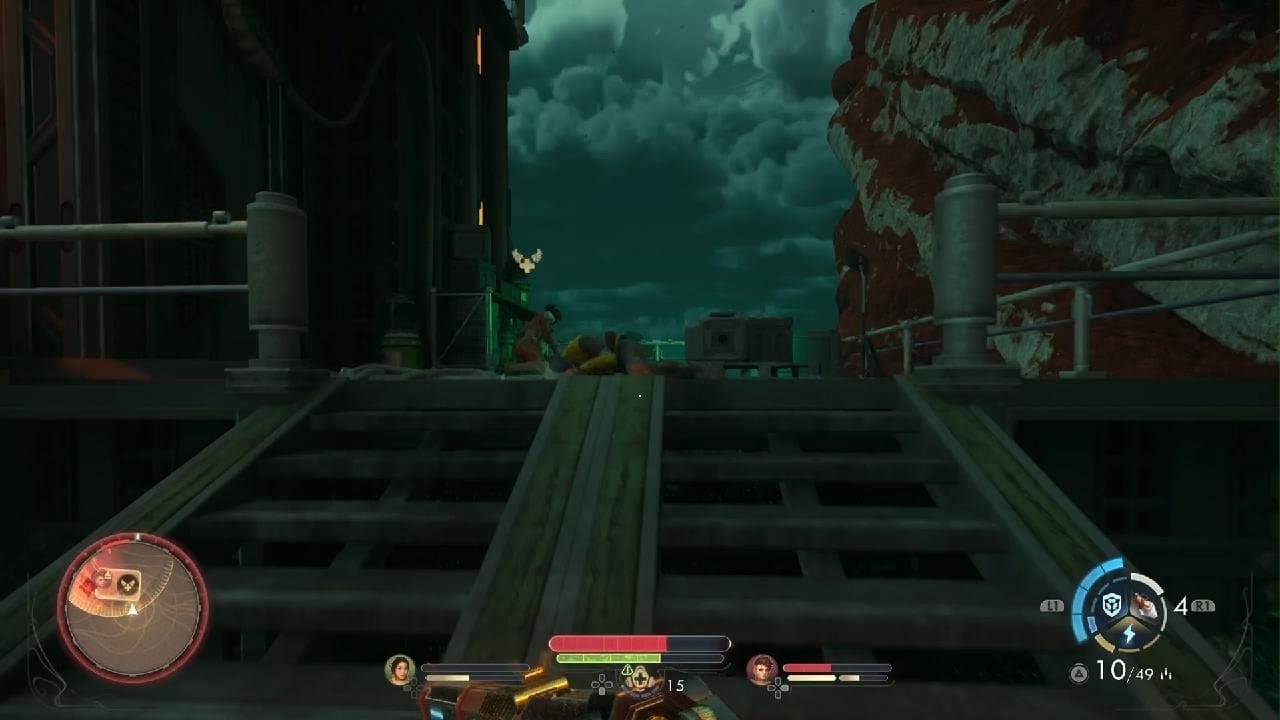Choose the throwable item in the wheel
Viewport: 1280px width, 720px height.
pos(1146,606)
